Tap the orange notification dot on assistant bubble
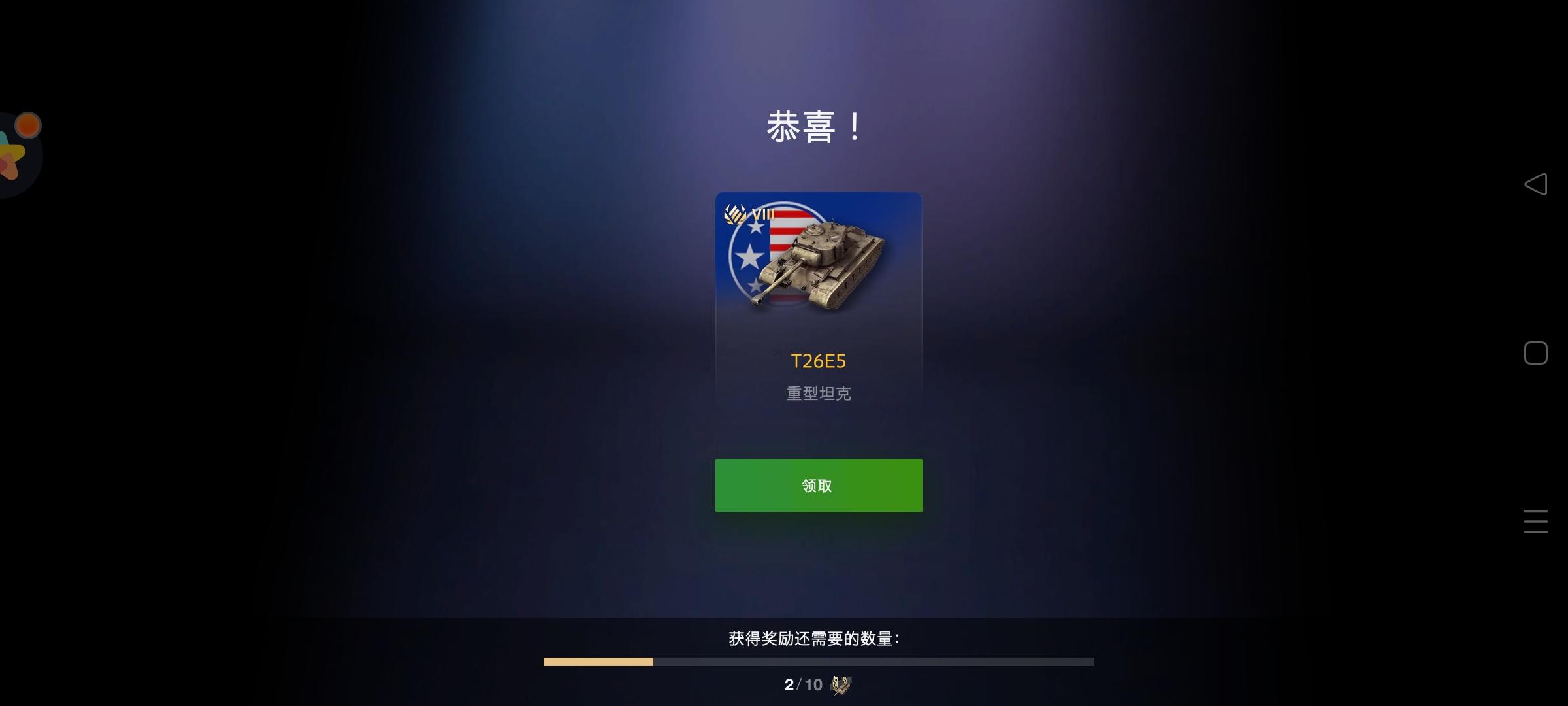Screen dimensions: 1568x706 (x=27, y=124)
